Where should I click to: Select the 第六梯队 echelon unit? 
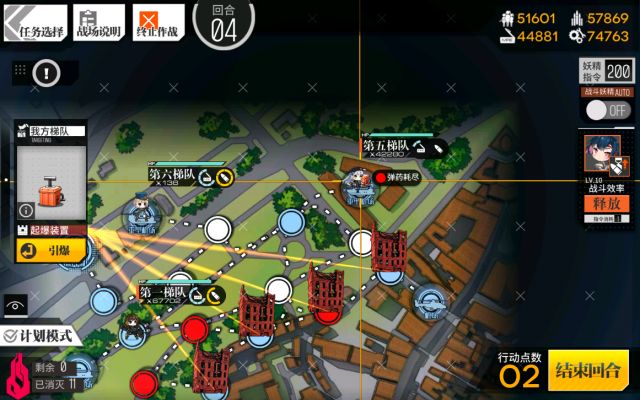tap(144, 212)
